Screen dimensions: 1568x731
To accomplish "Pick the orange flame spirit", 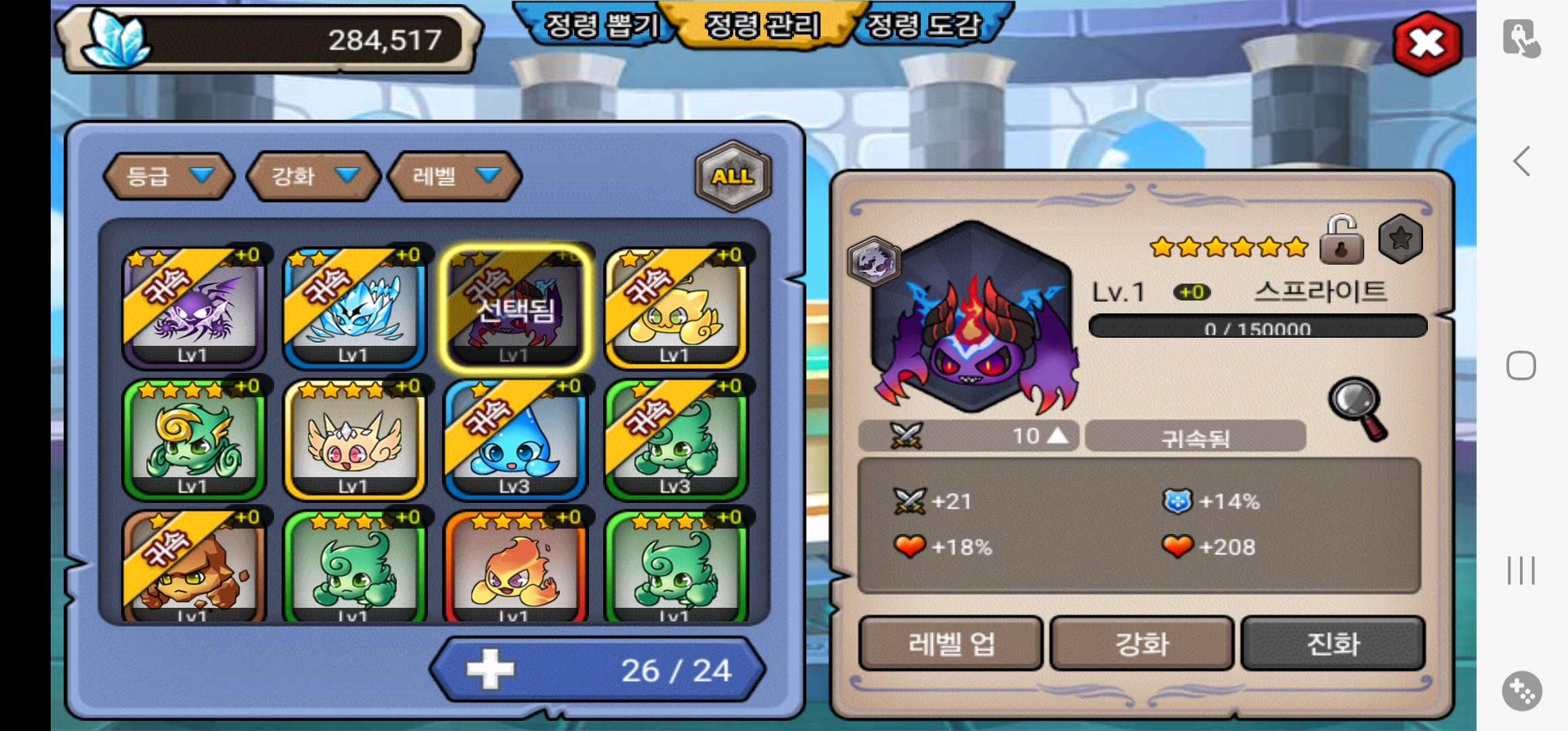I will (x=515, y=569).
